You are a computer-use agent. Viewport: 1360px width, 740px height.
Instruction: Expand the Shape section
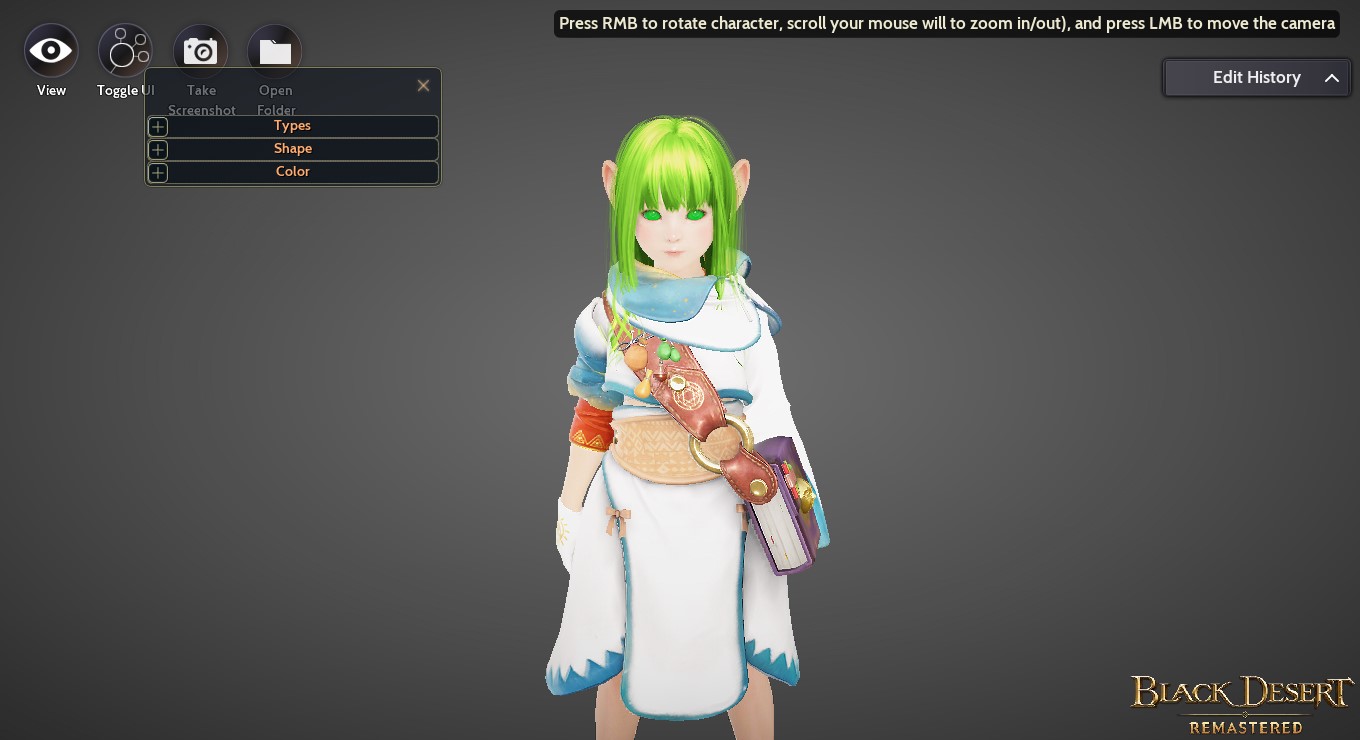[x=157, y=149]
